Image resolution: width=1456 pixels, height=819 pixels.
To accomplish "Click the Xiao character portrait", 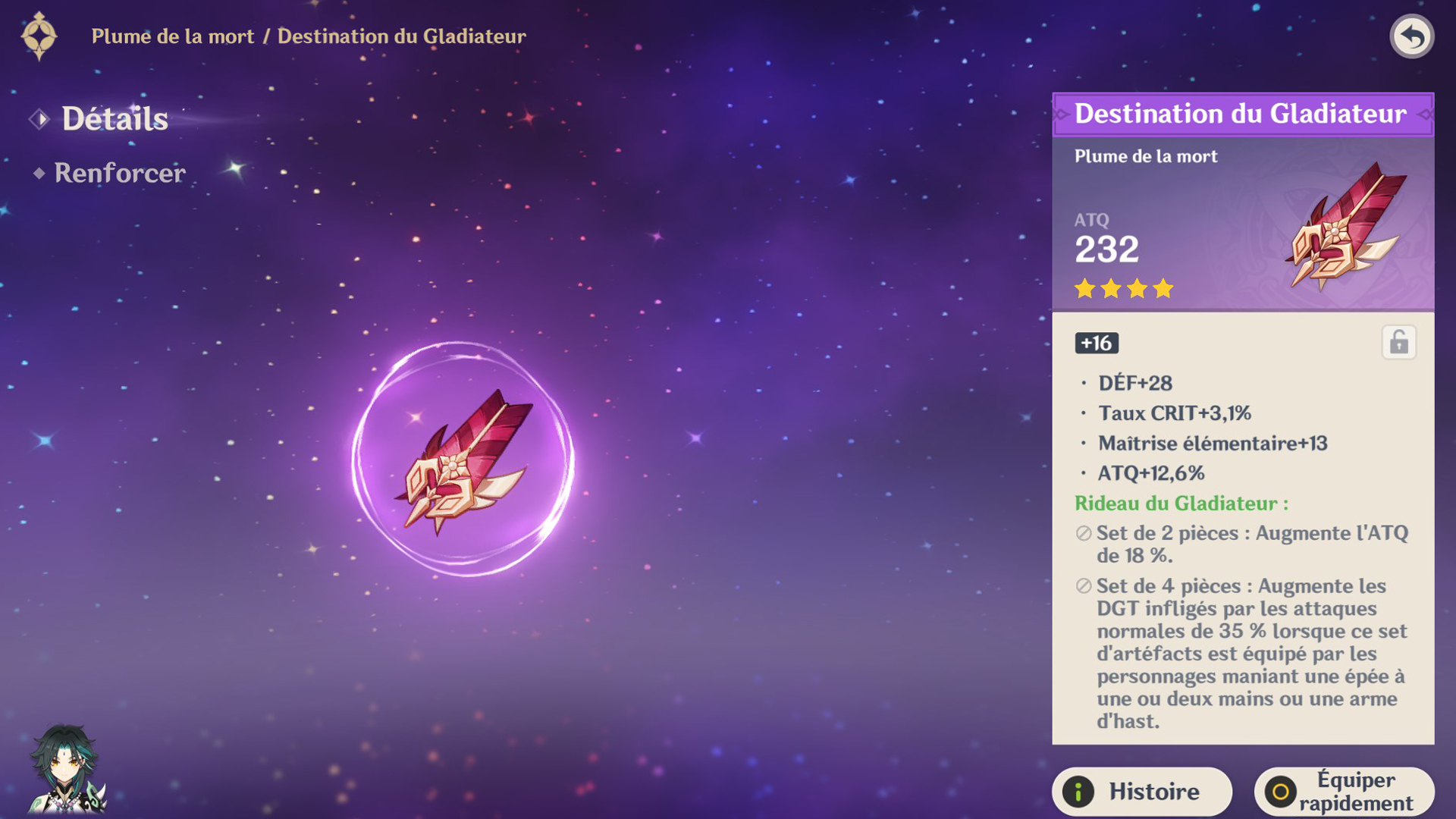I will pos(65,769).
